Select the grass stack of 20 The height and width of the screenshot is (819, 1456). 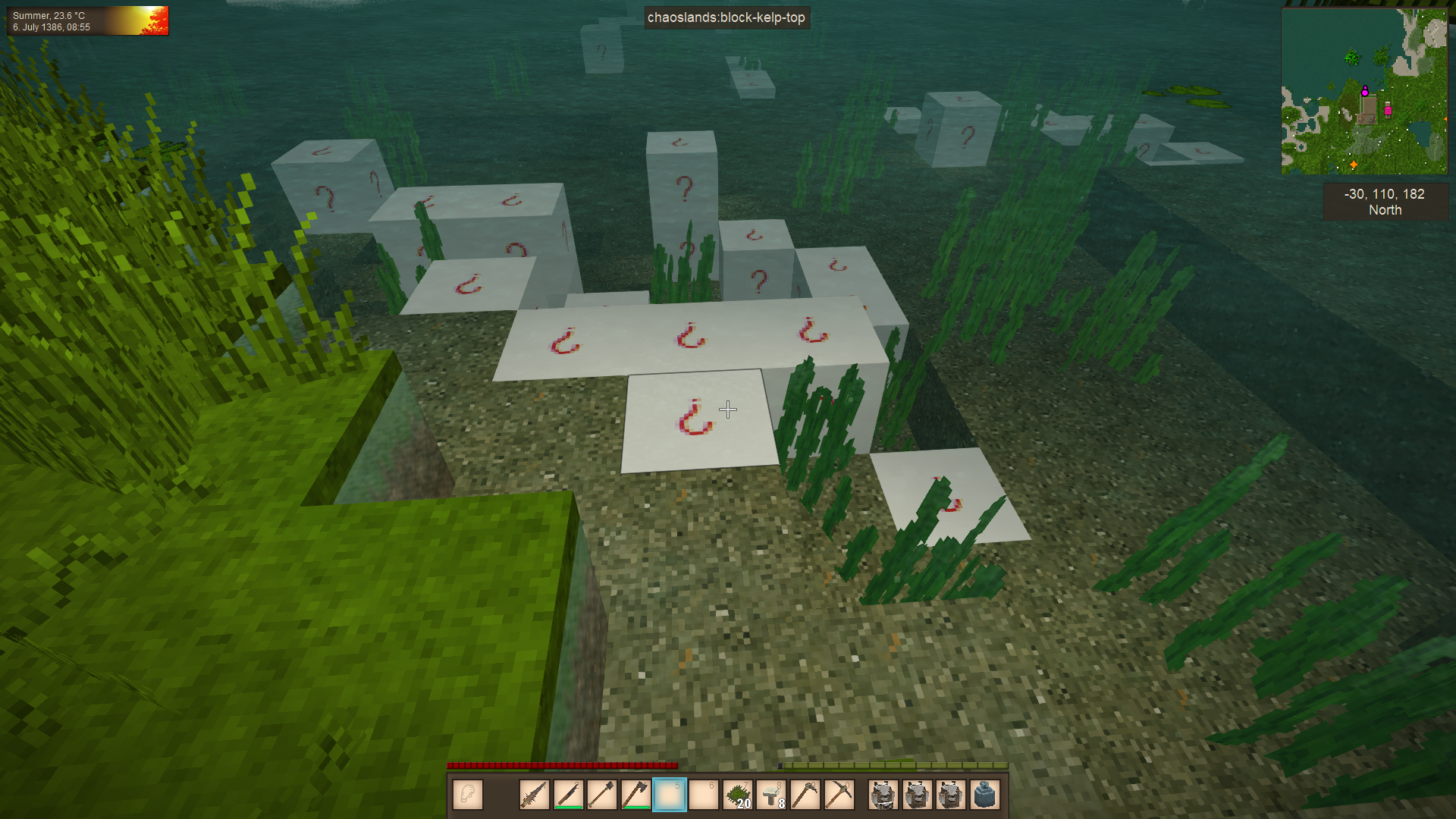738,795
